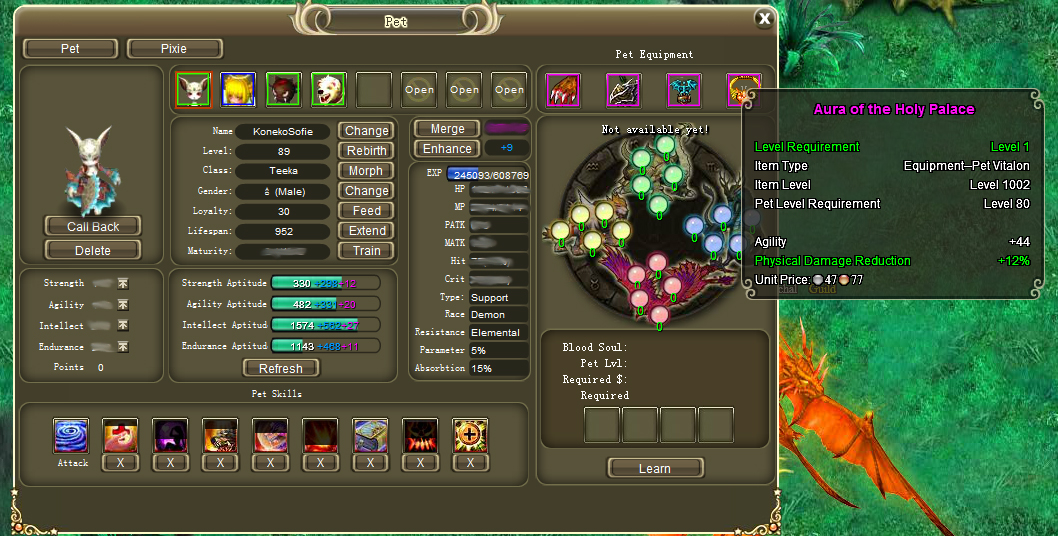
Task: Add a point to Strength
Action: [123, 284]
